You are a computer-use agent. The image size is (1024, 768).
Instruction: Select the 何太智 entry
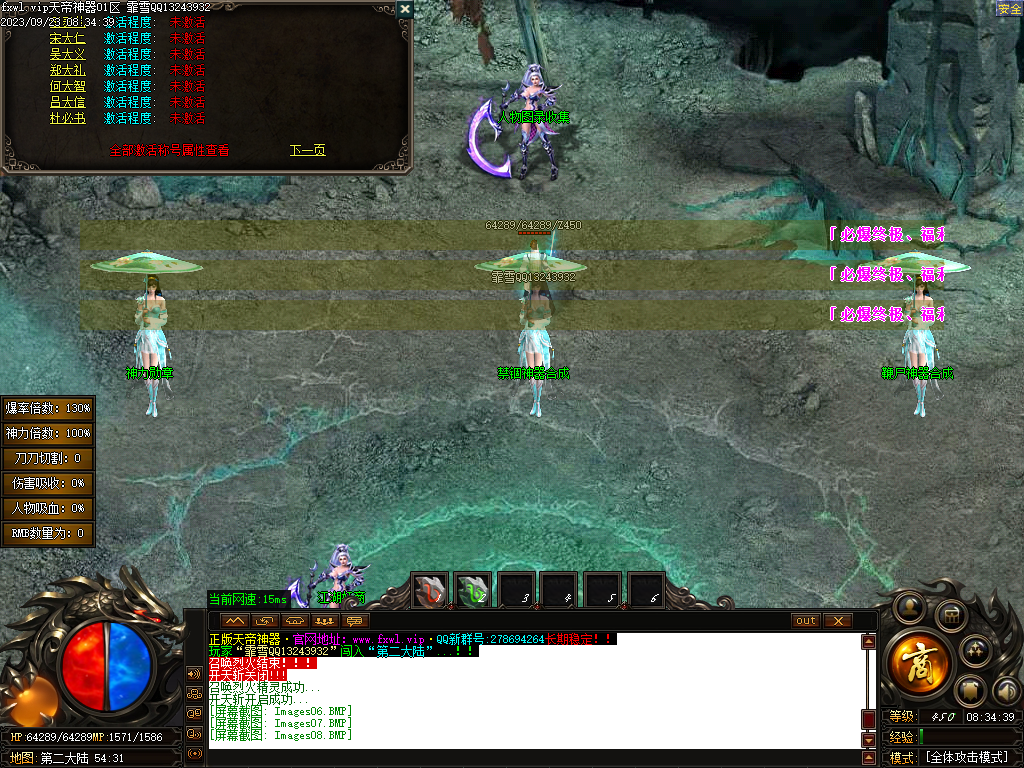[67, 86]
